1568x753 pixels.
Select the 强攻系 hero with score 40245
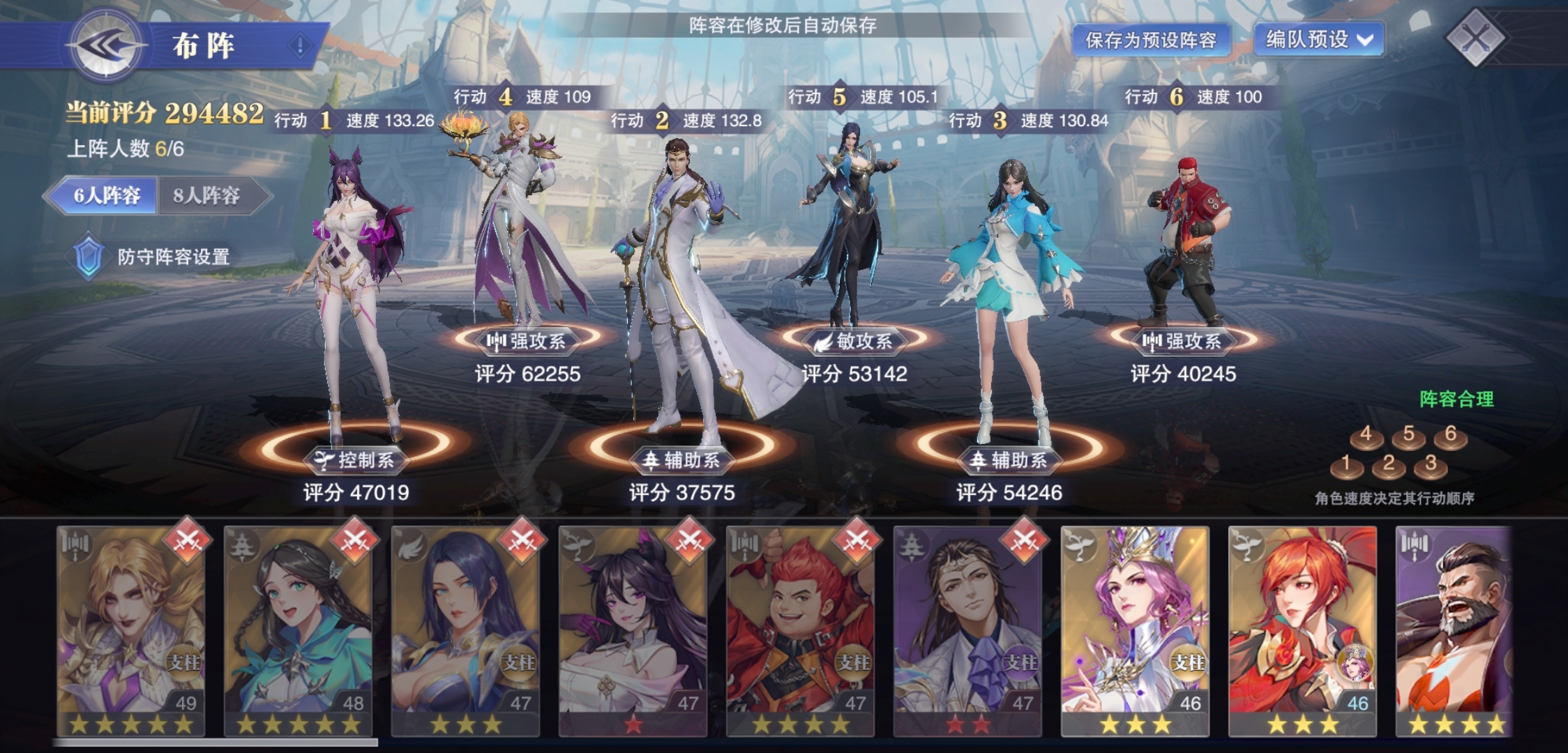1186,244
